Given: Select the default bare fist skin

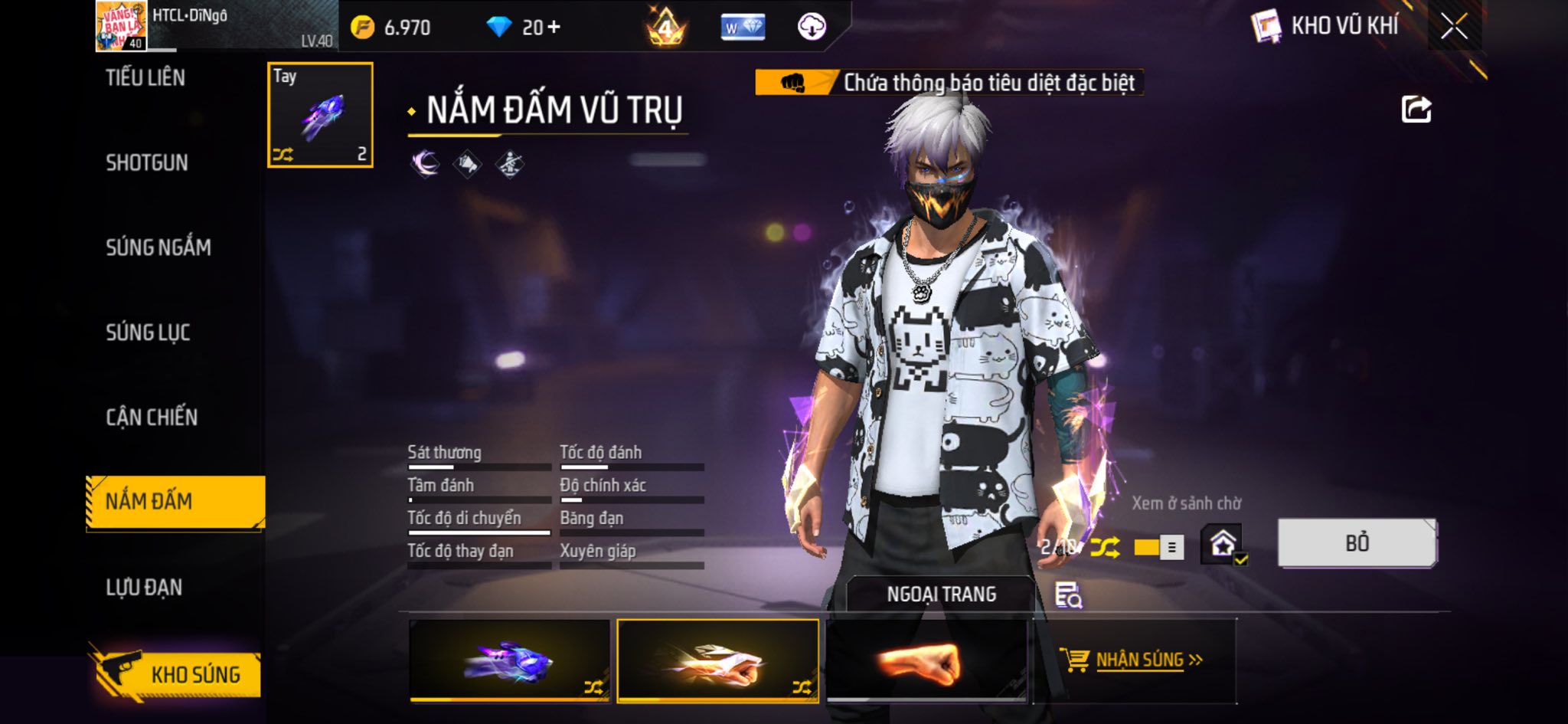Looking at the screenshot, I should 926,661.
